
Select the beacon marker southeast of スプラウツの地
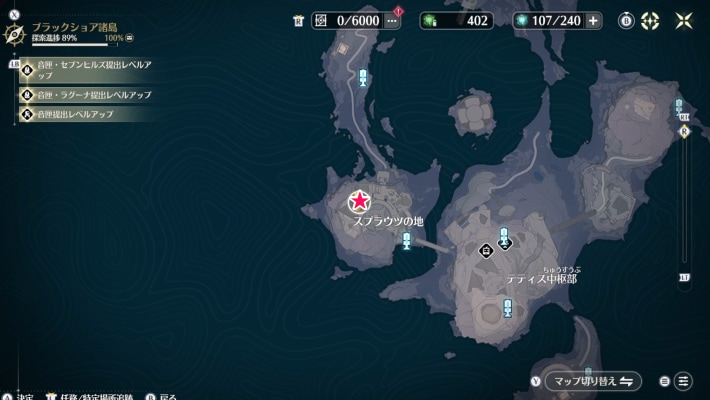pos(407,239)
